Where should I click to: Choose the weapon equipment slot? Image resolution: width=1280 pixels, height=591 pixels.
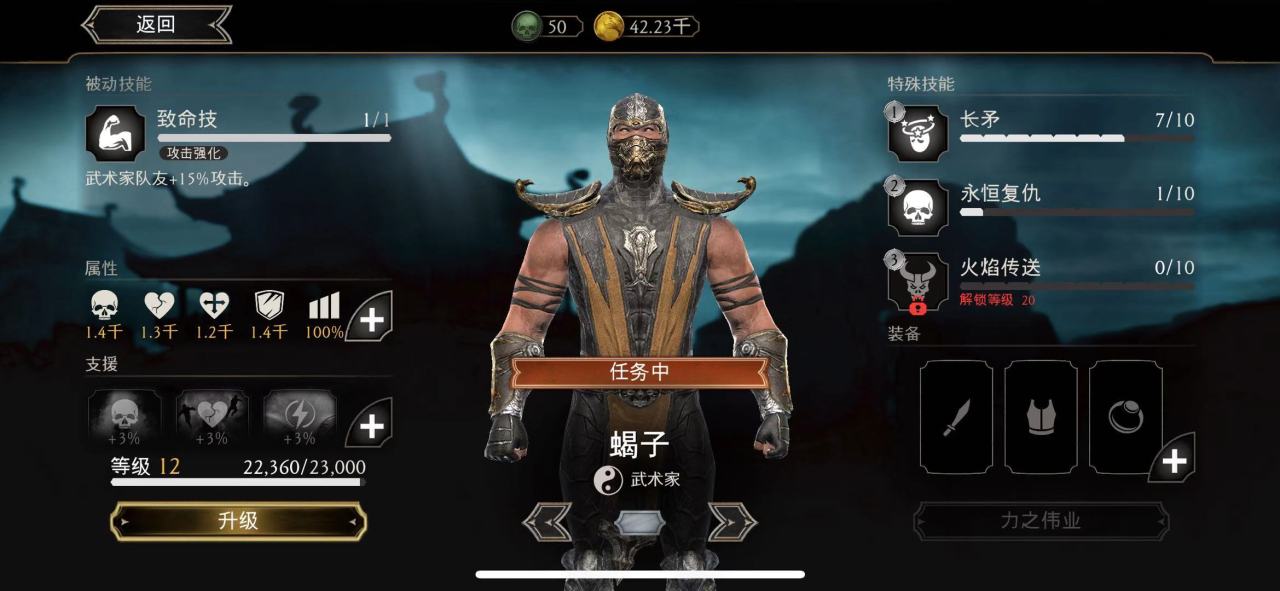point(956,417)
